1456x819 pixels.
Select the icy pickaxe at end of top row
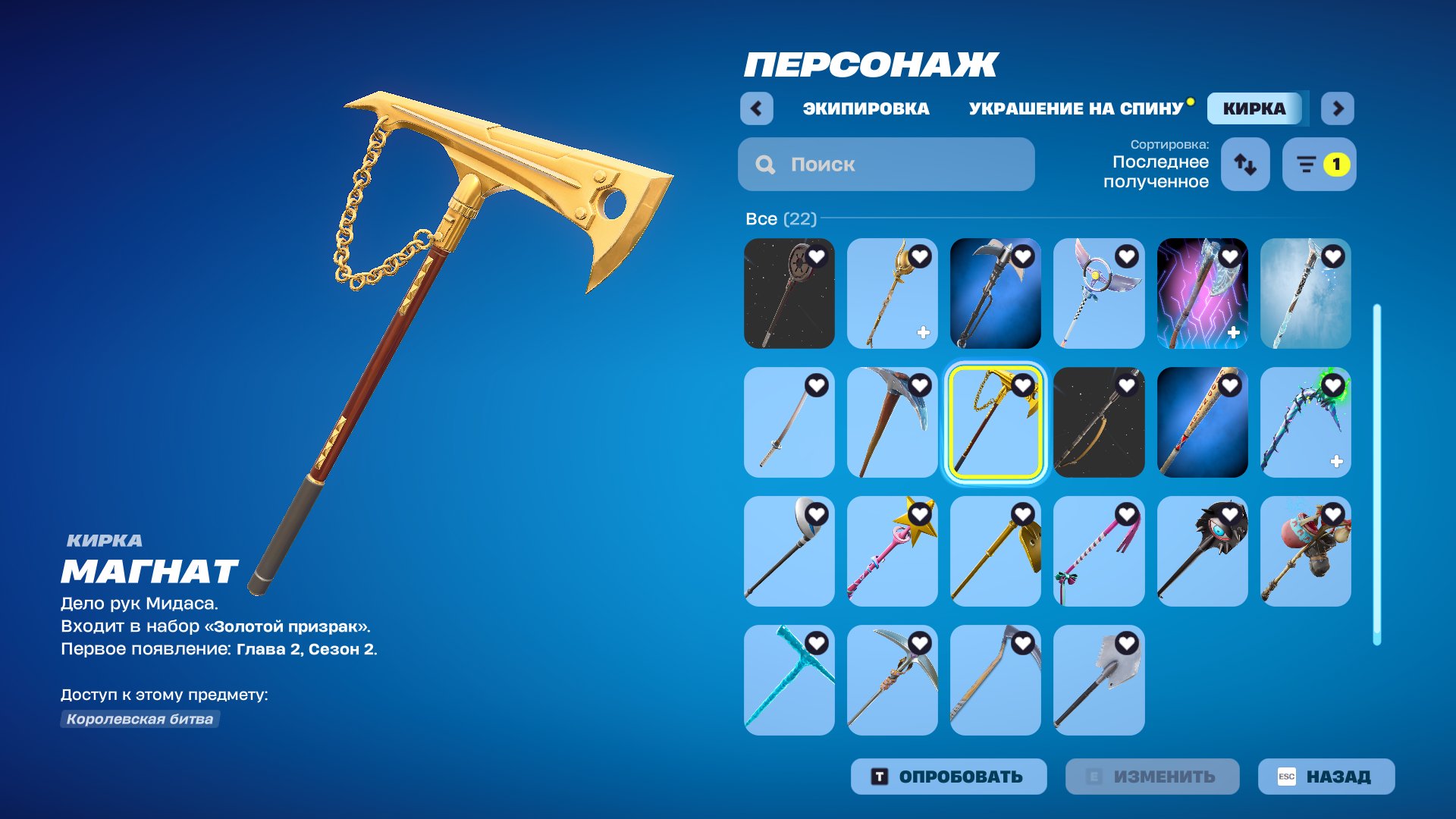[x=1305, y=293]
